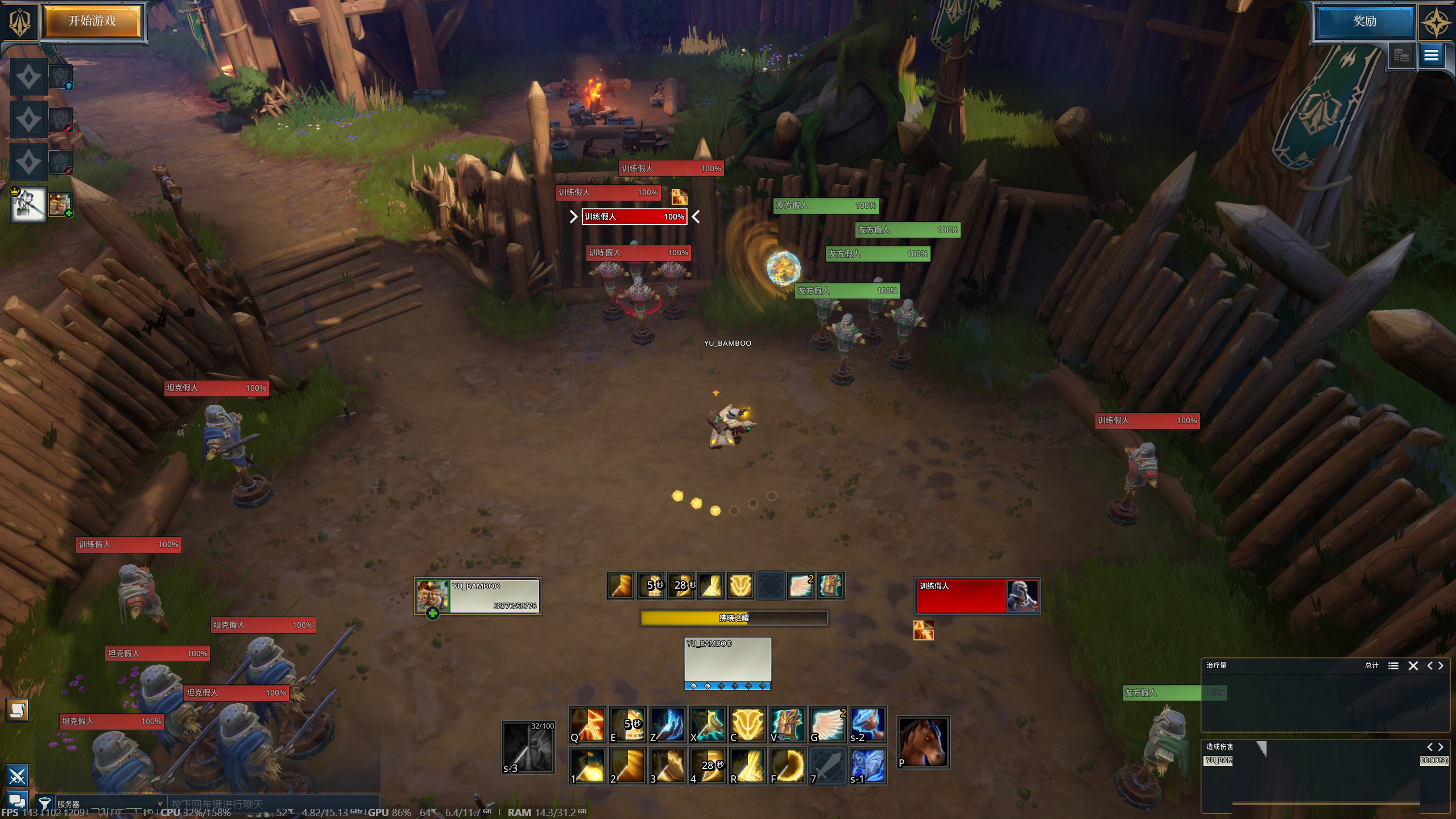Click the compass star icon top-right
The width and height of the screenshot is (1456, 819).
tap(1436, 23)
